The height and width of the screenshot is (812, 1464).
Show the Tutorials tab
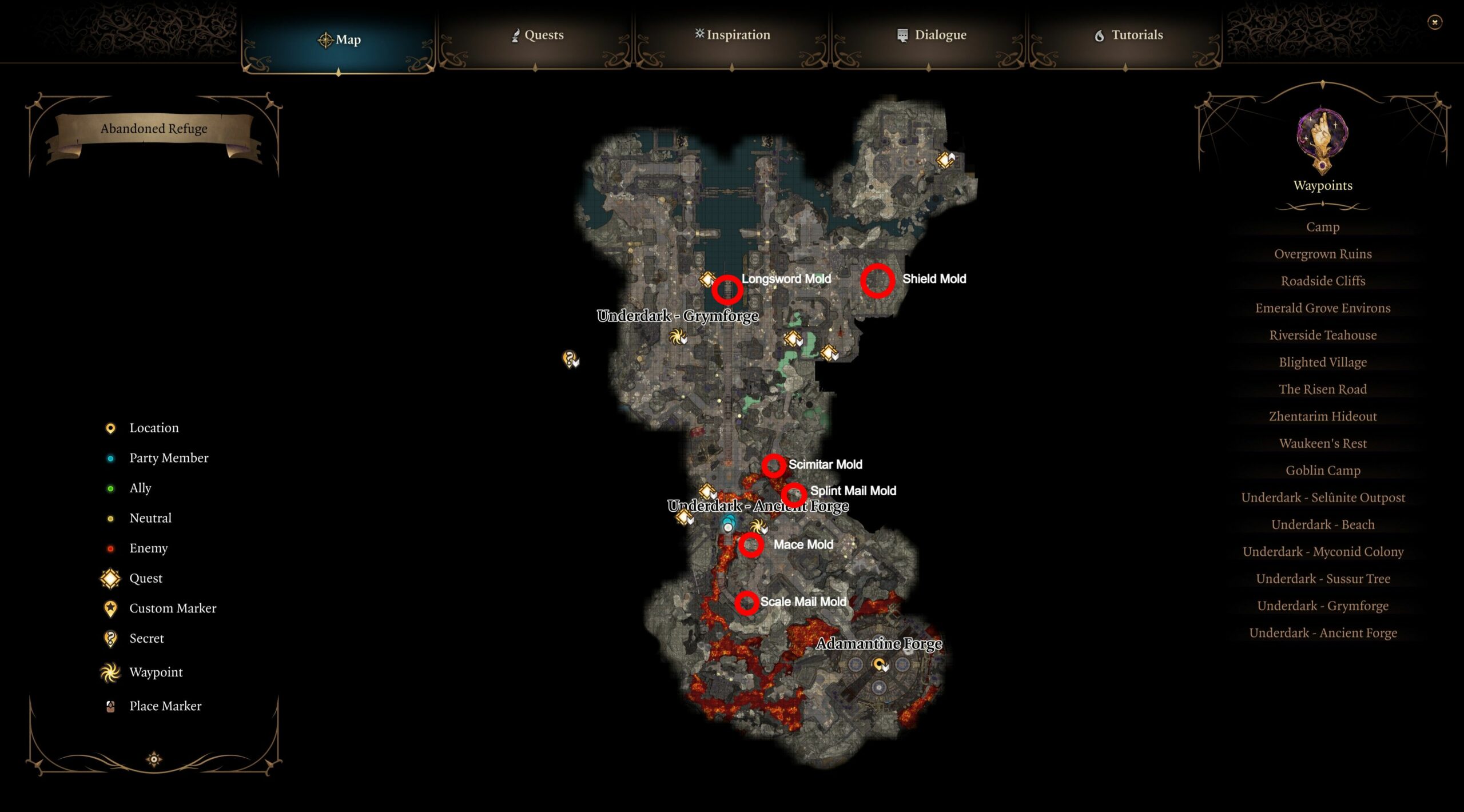1128,35
